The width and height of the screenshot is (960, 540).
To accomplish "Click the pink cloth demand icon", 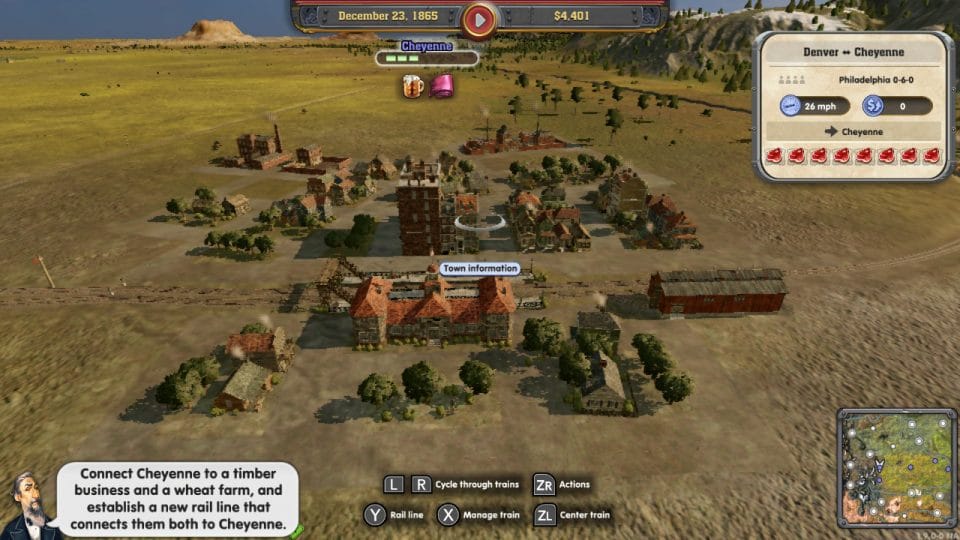I will (x=441, y=86).
